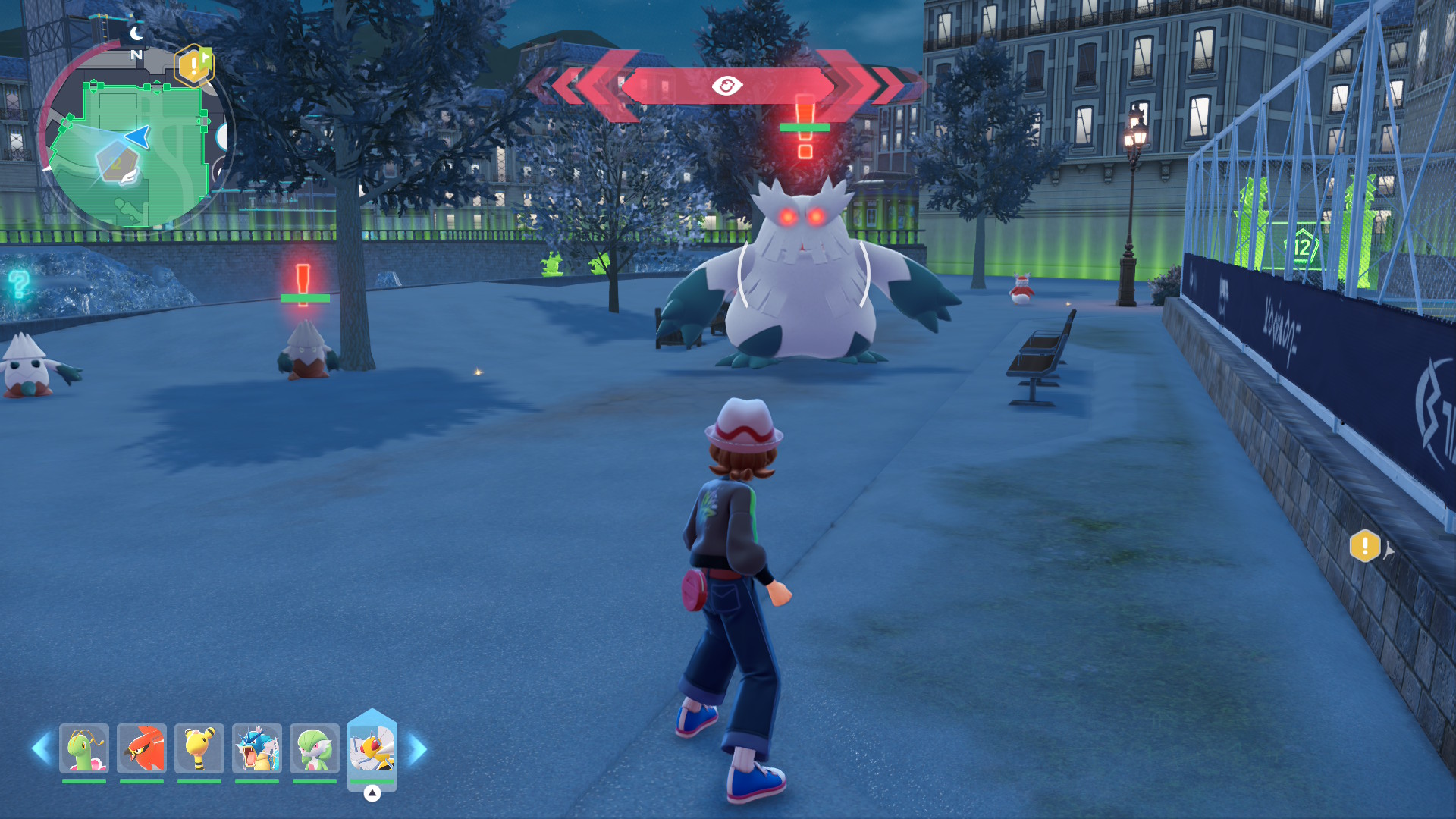Cycle party left with the blue arrow

point(41,748)
